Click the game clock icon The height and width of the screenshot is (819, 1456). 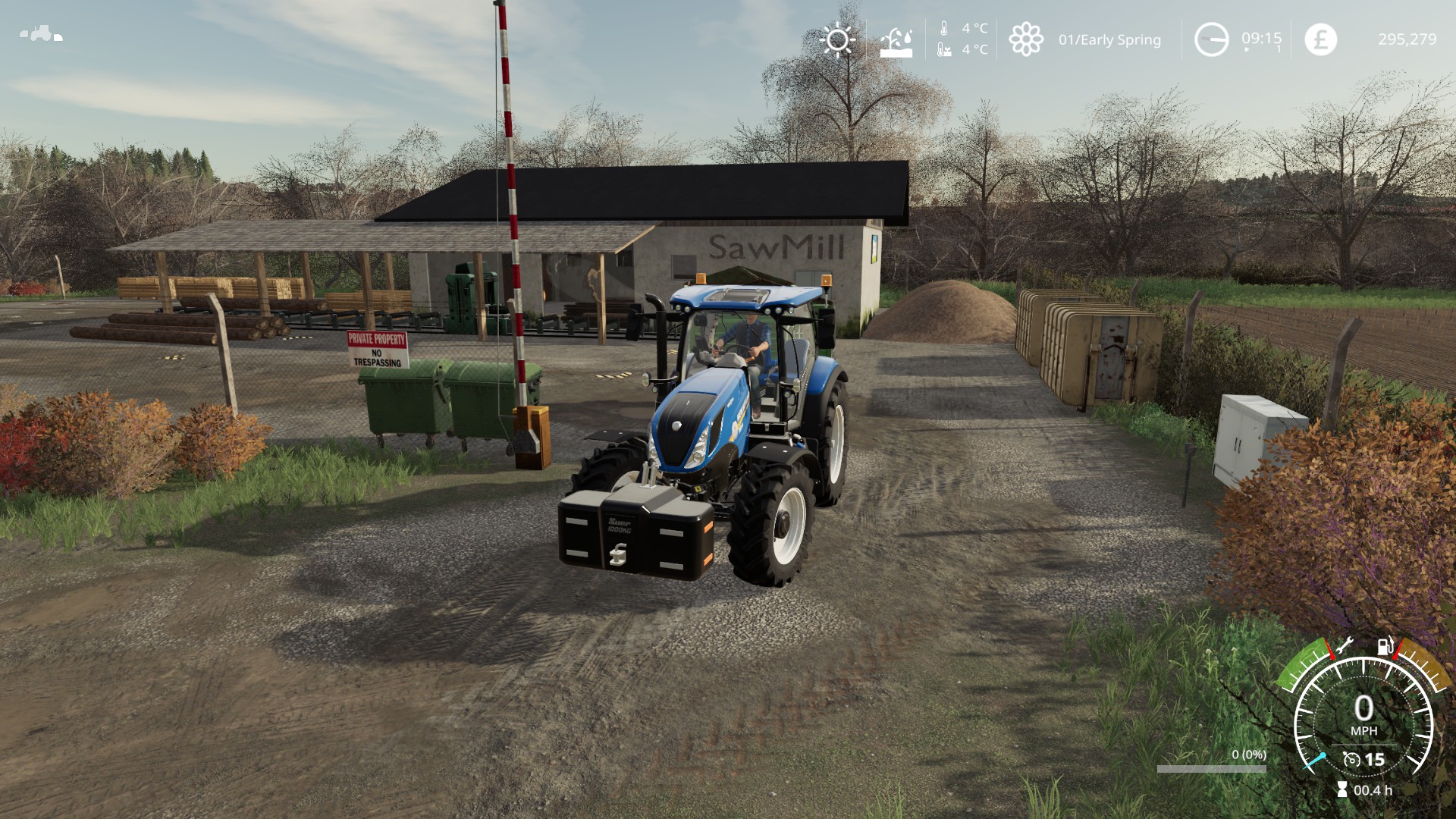(1211, 39)
